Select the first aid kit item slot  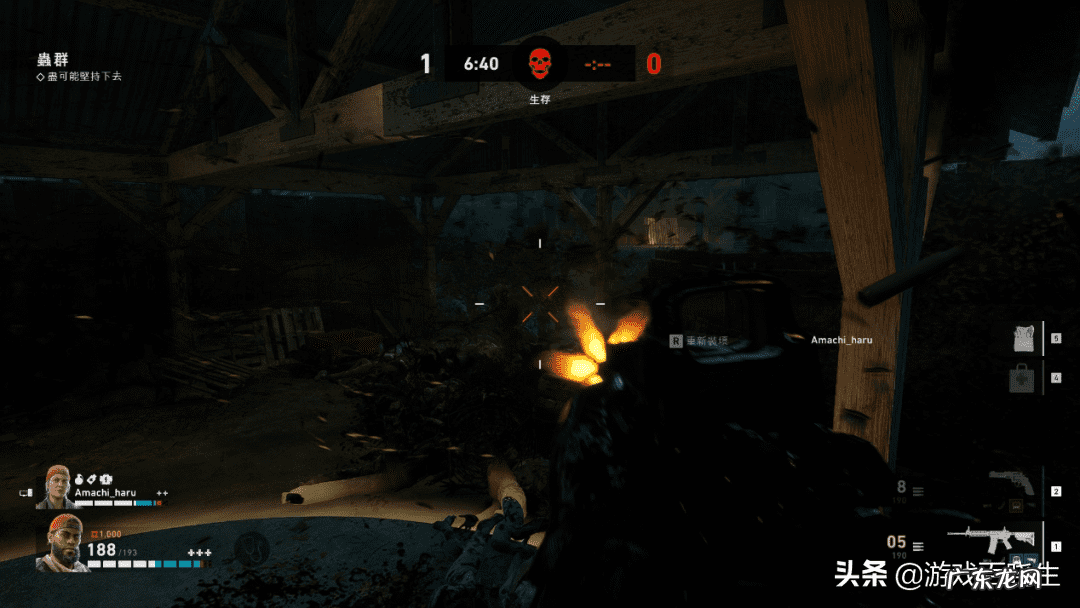tap(1021, 380)
